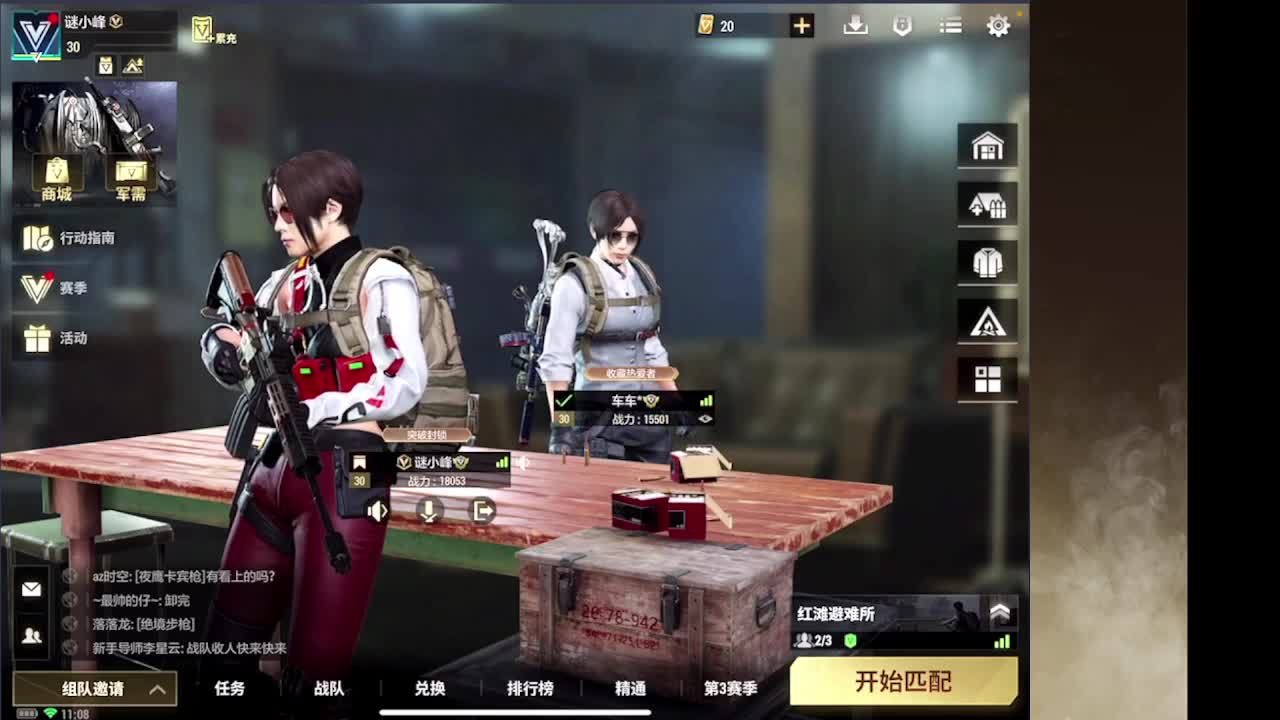The image size is (1280, 720).
Task: Open the training camp triangle icon
Action: [987, 320]
